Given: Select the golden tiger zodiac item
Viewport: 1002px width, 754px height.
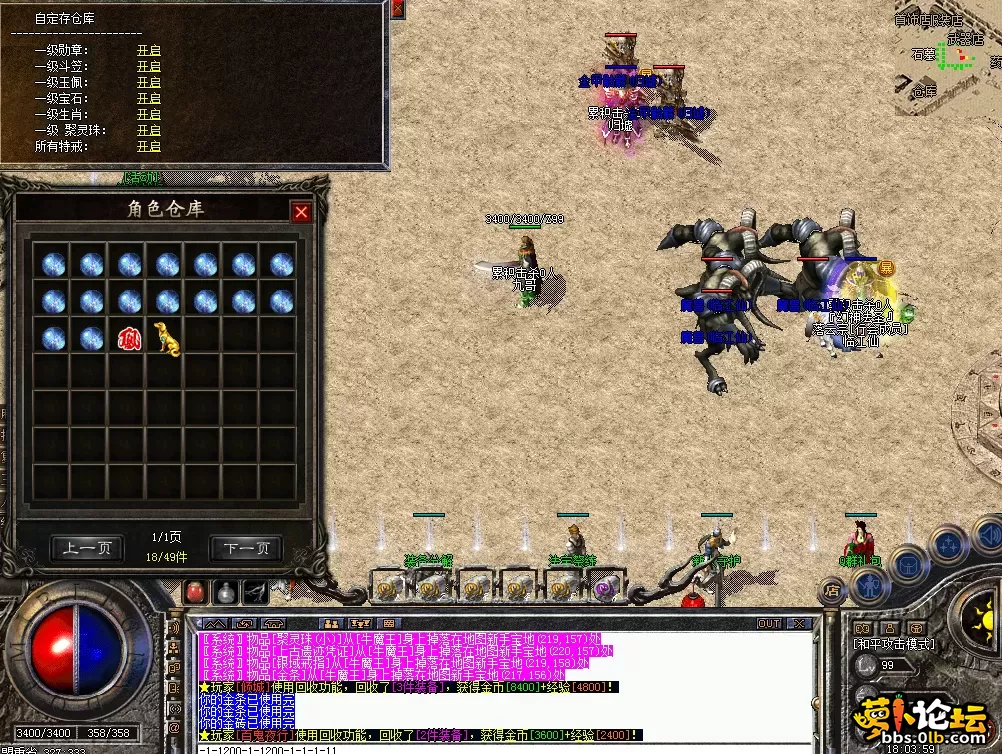Looking at the screenshot, I should coord(166,338).
